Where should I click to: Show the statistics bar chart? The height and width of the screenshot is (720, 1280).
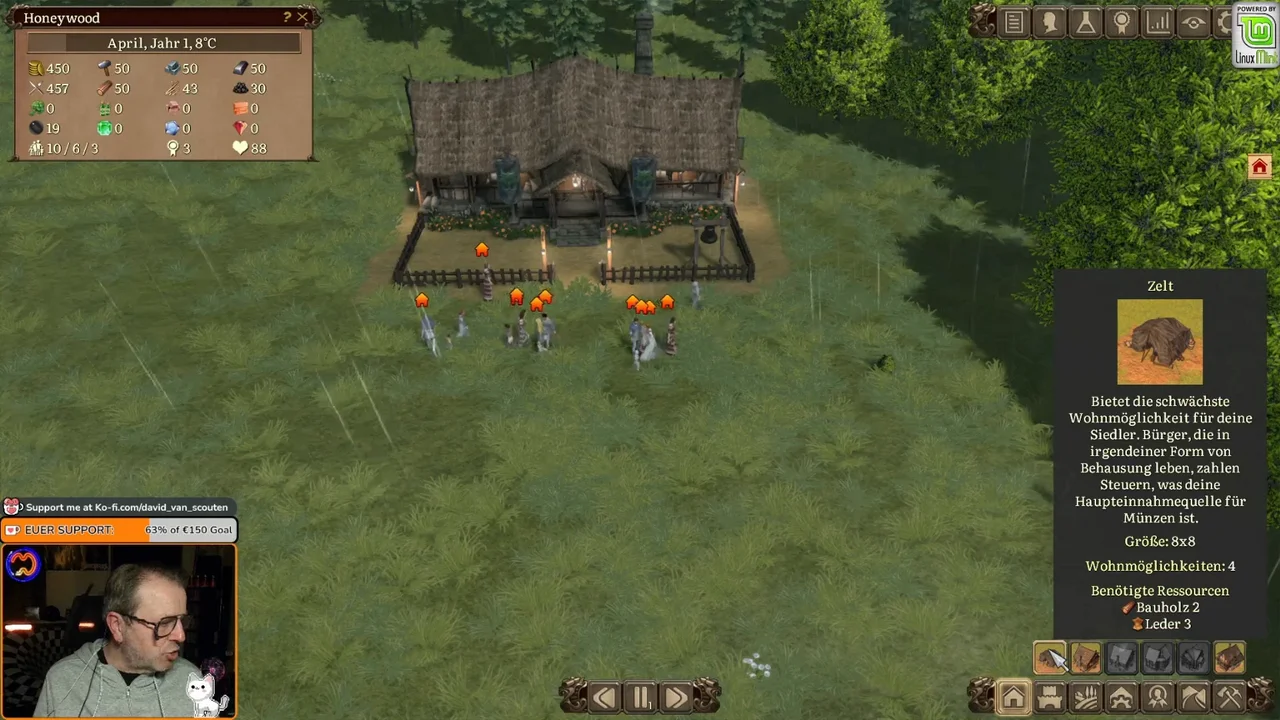[1158, 23]
